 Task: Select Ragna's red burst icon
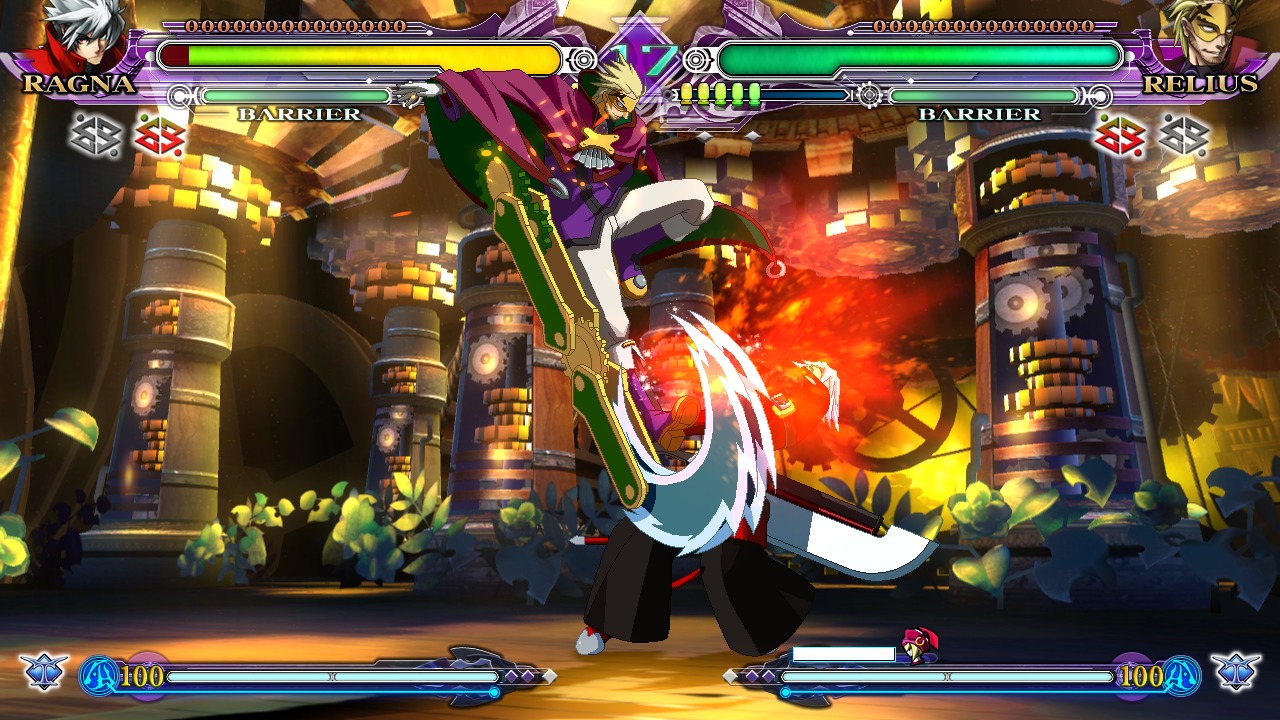pos(160,135)
